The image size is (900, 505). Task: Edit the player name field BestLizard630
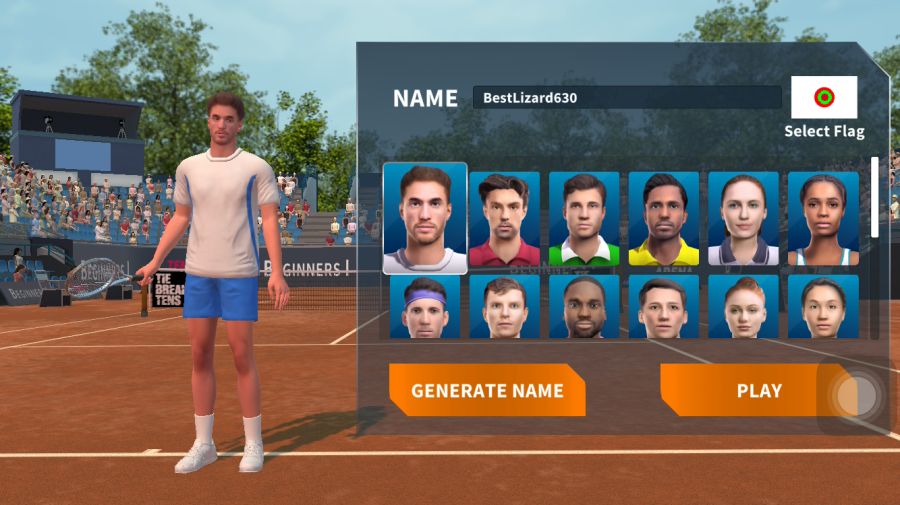(626, 98)
